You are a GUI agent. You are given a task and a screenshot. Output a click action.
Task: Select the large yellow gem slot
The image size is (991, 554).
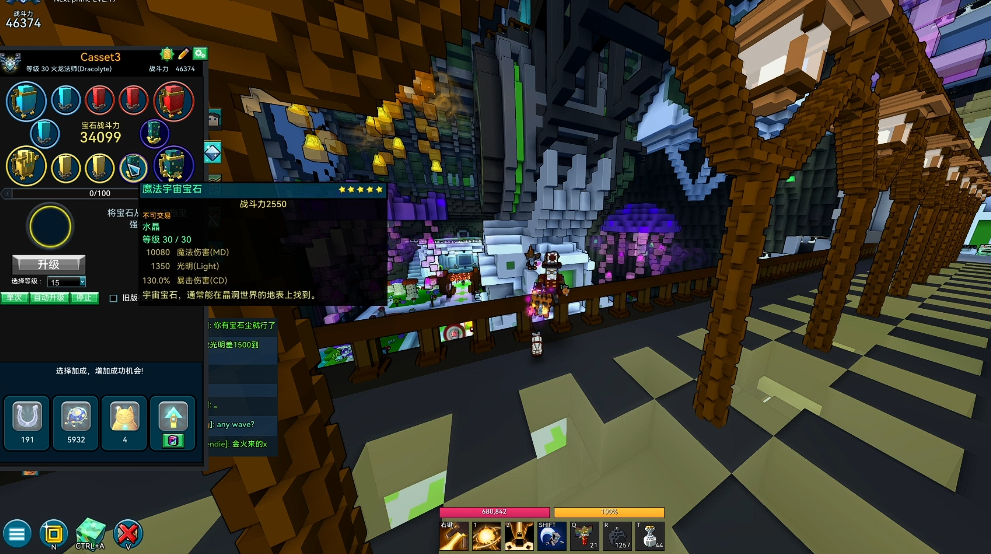pyautogui.click(x=23, y=165)
